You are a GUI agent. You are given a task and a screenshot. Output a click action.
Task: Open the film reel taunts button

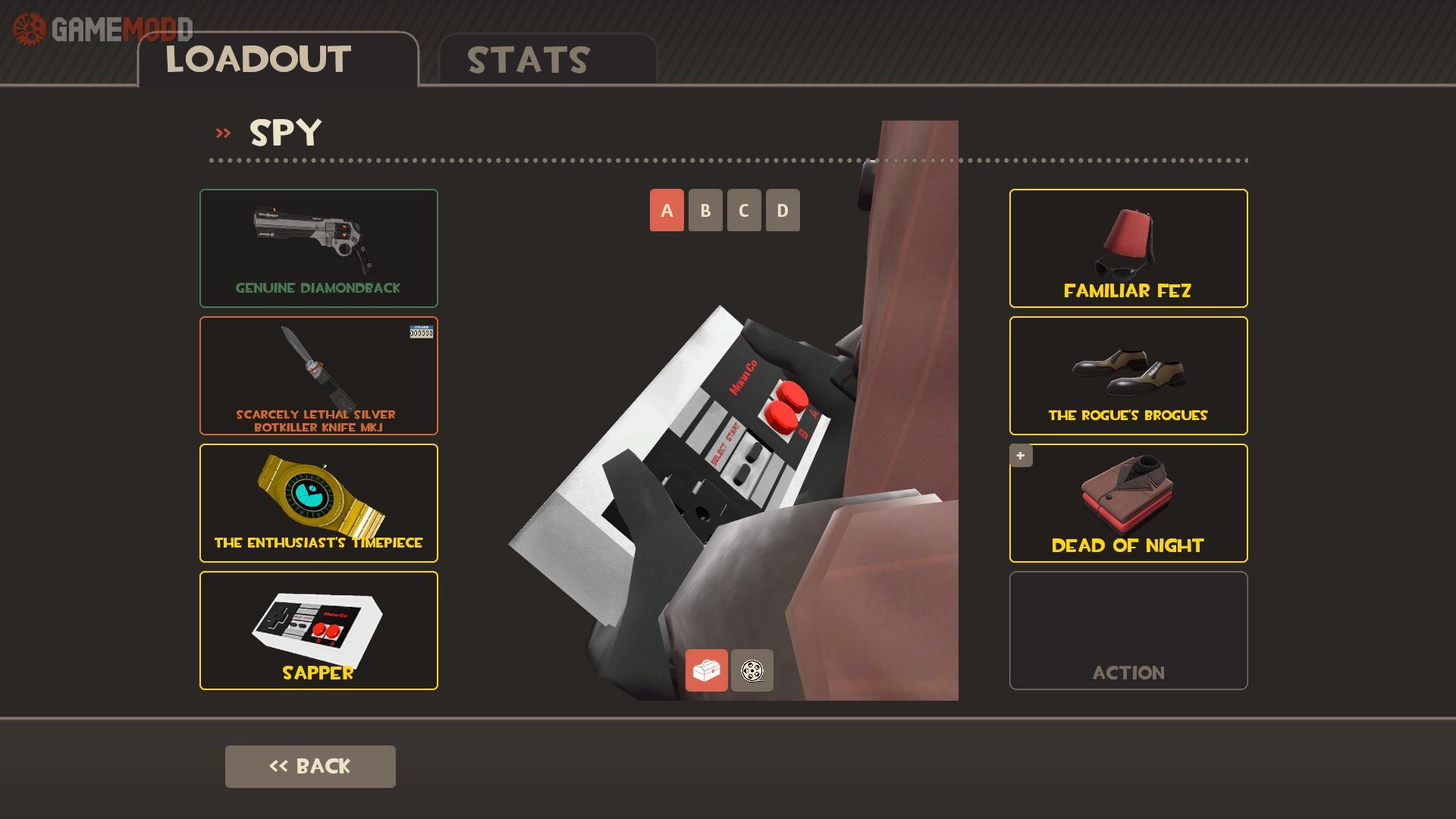[752, 670]
